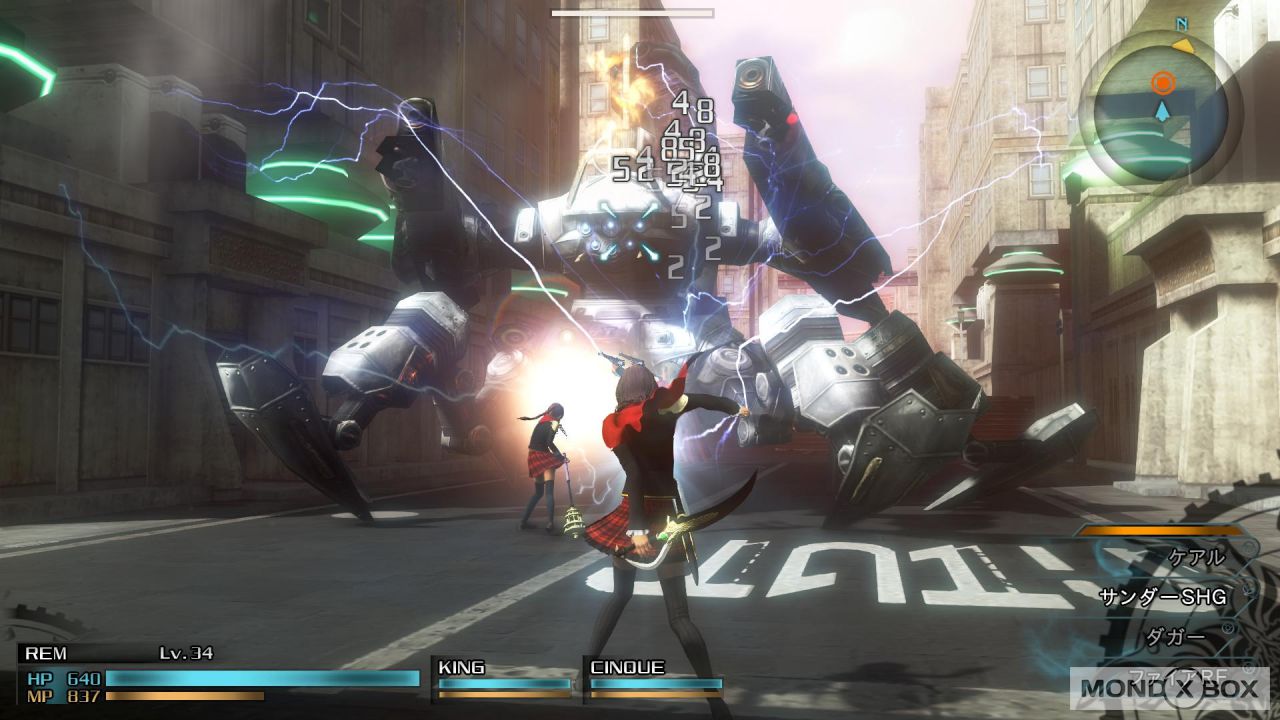The image size is (1280, 720).
Task: Select the REM character panel
Action: tap(218, 670)
